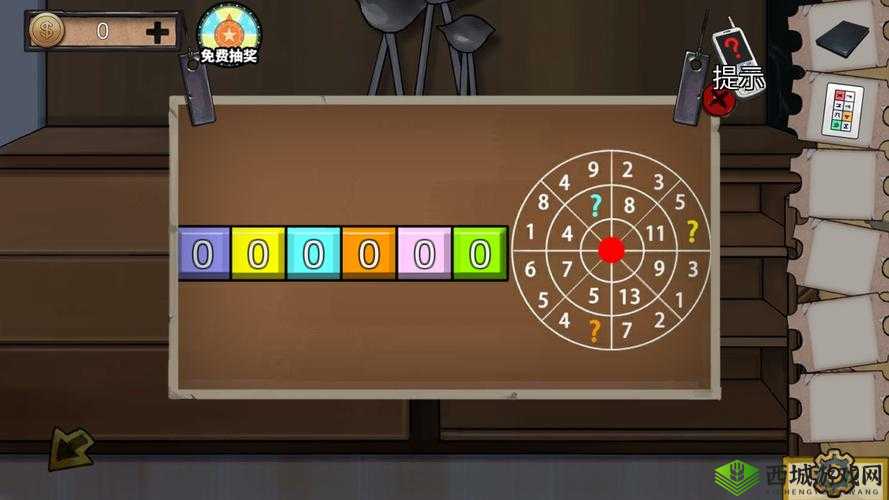Open the free lottery wheel (免费抽奖)
Screen dimensions: 889x500
coord(228,33)
